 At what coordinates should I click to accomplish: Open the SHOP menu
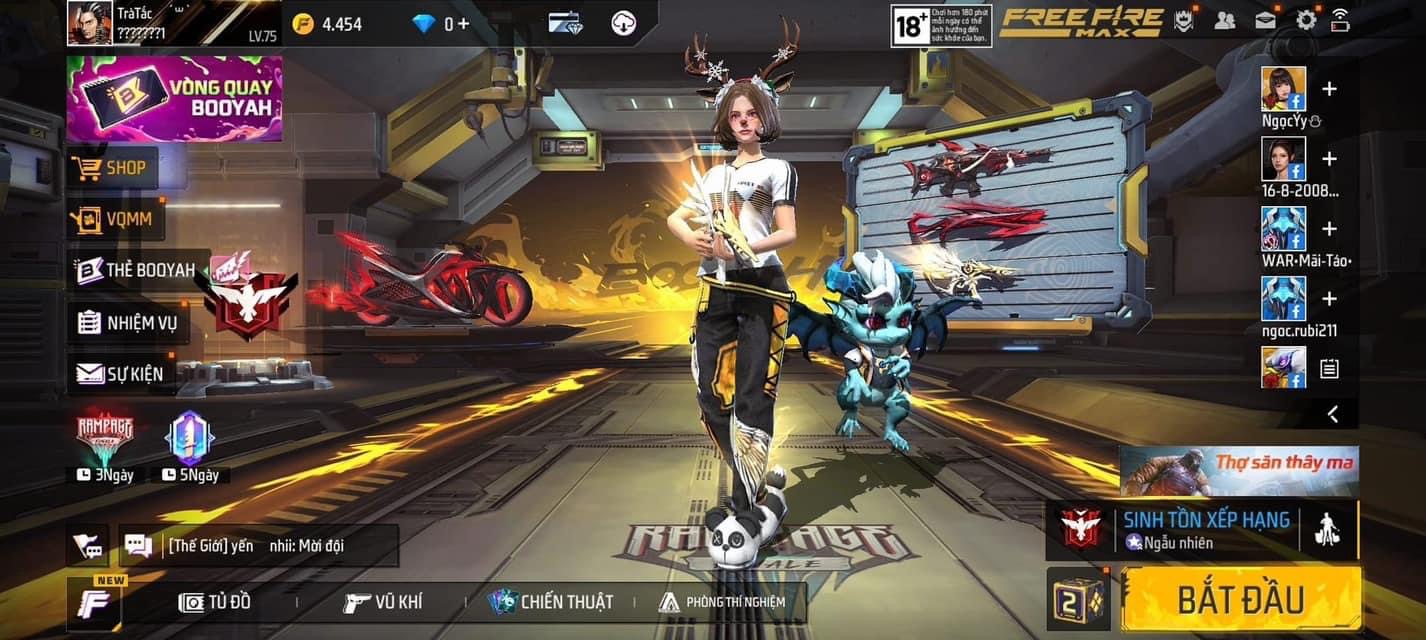112,168
